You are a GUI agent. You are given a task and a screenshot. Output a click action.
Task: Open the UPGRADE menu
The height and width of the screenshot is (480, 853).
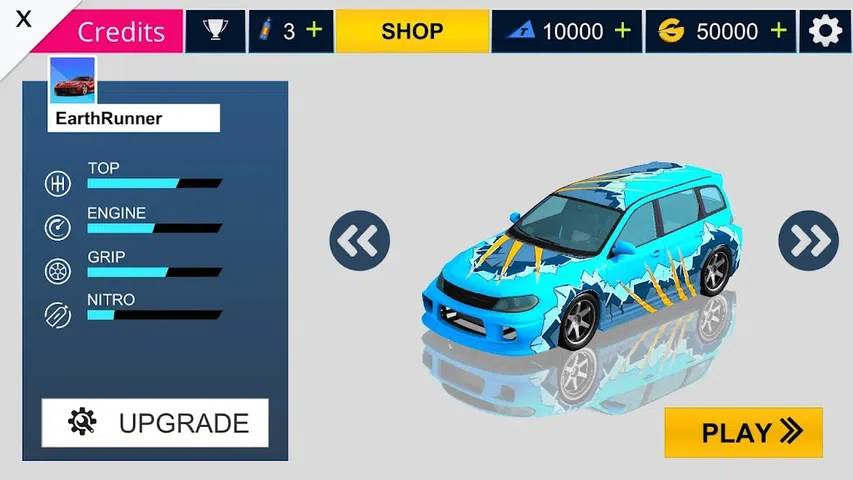tap(155, 422)
